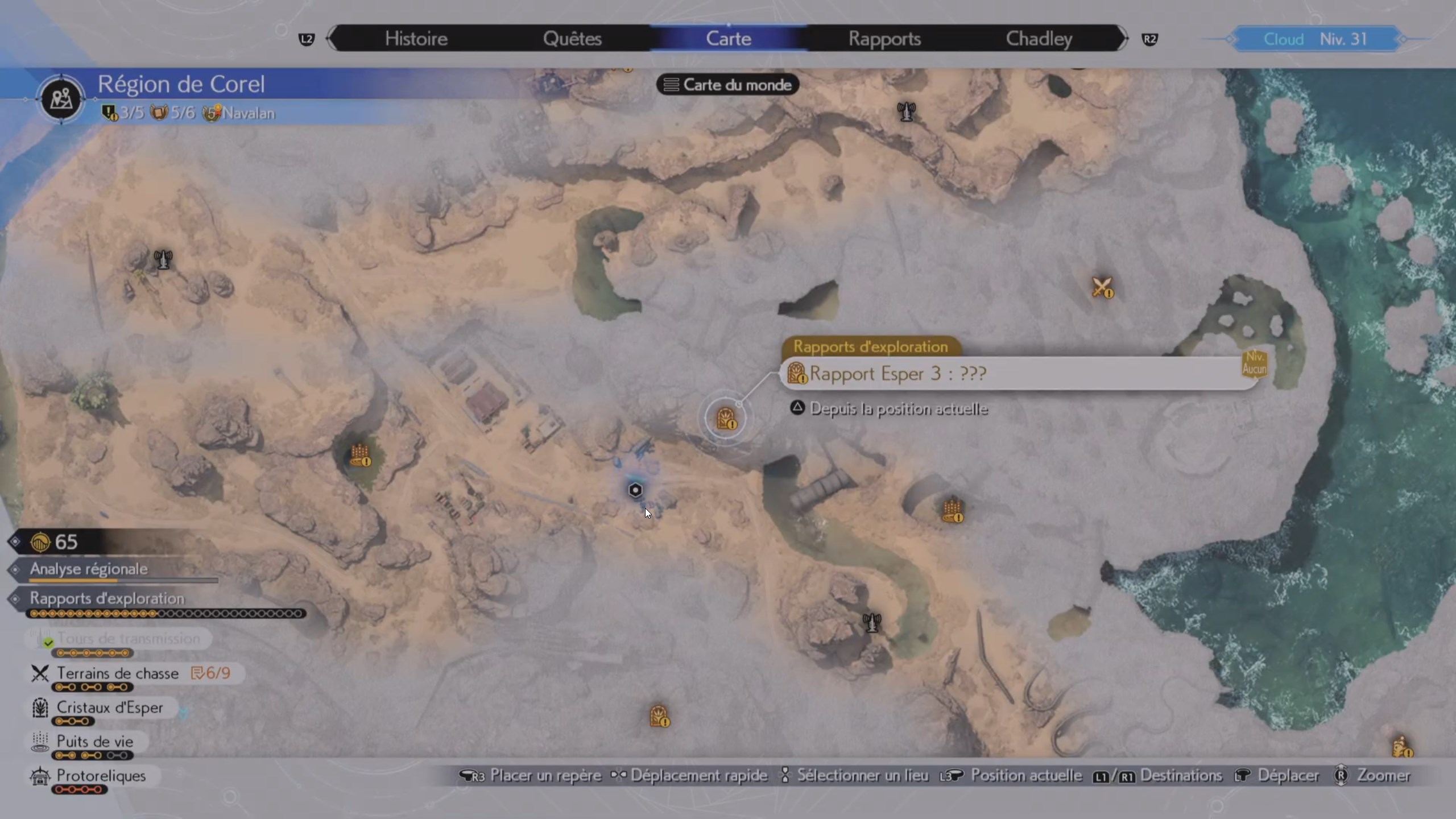Select the Région de Corel map emblem
The width and height of the screenshot is (1456, 819).
[x=61, y=99]
